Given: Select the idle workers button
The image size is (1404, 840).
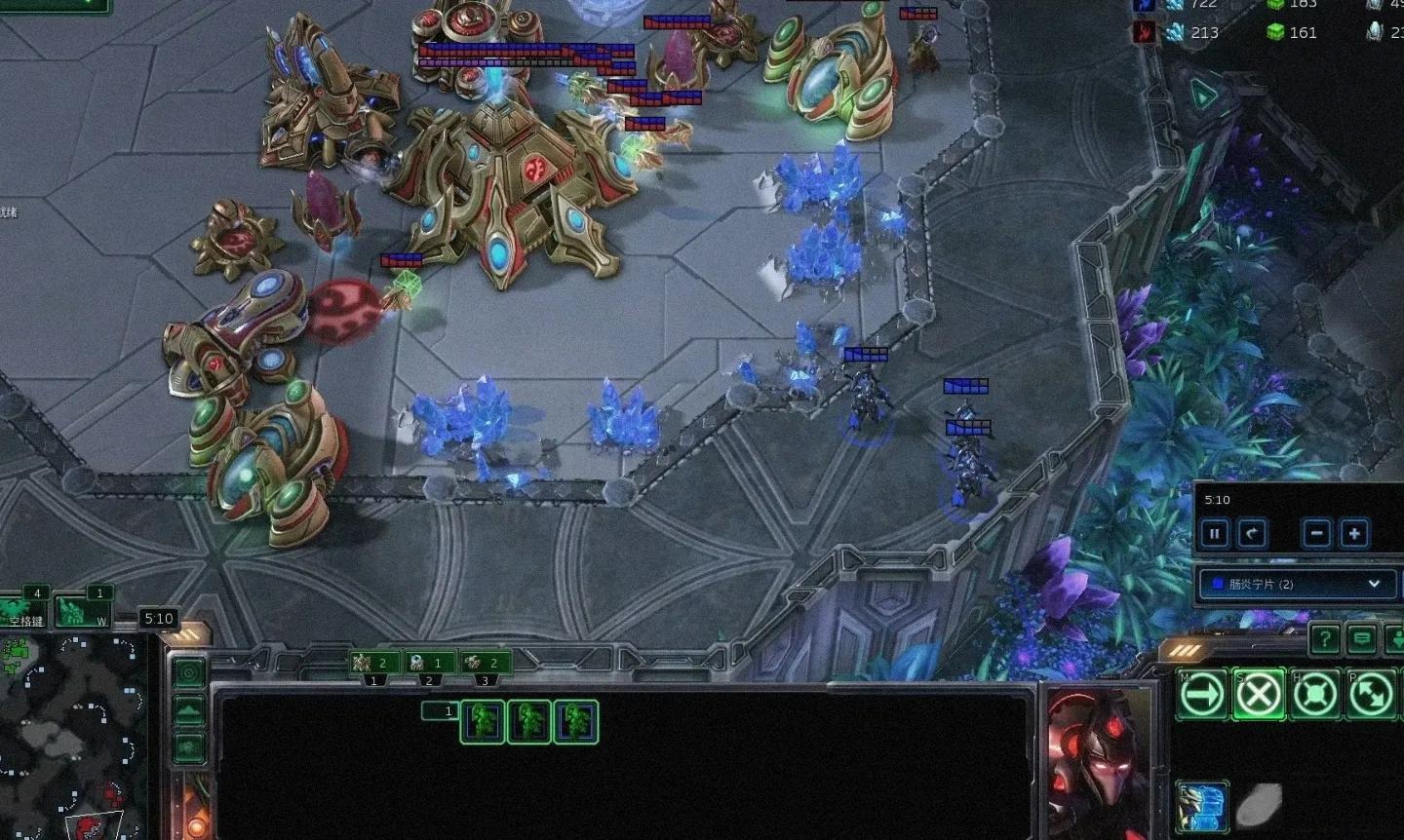Looking at the screenshot, I should click(x=26, y=612).
